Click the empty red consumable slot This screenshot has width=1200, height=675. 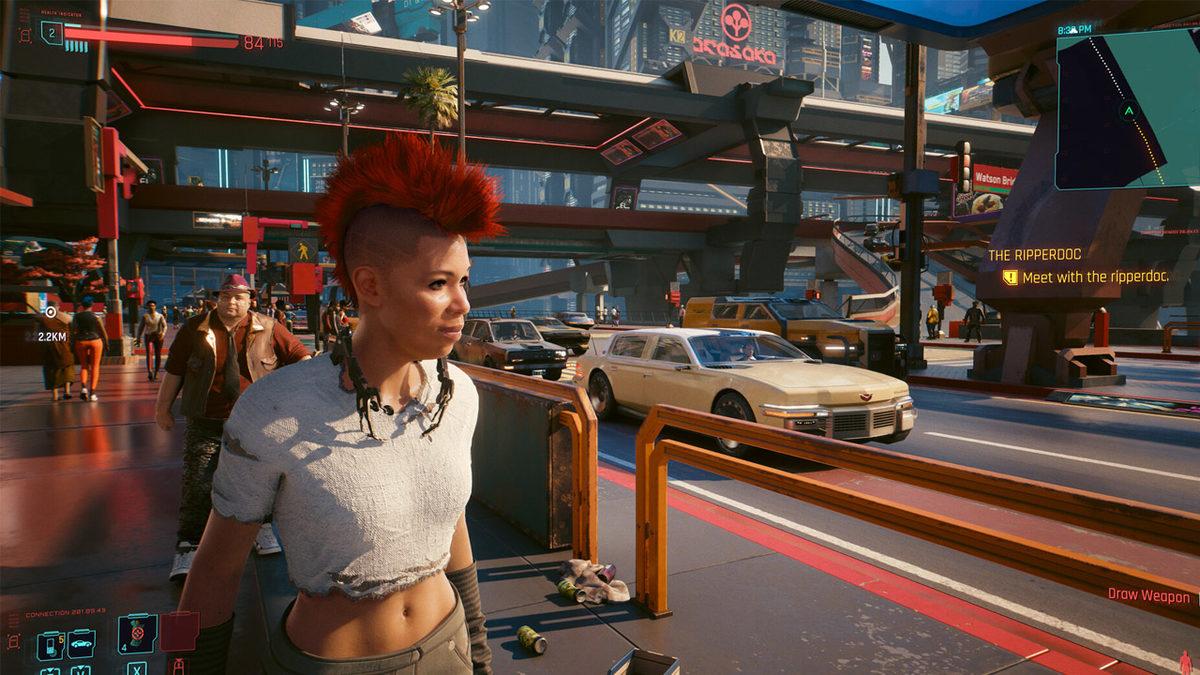coord(179,632)
